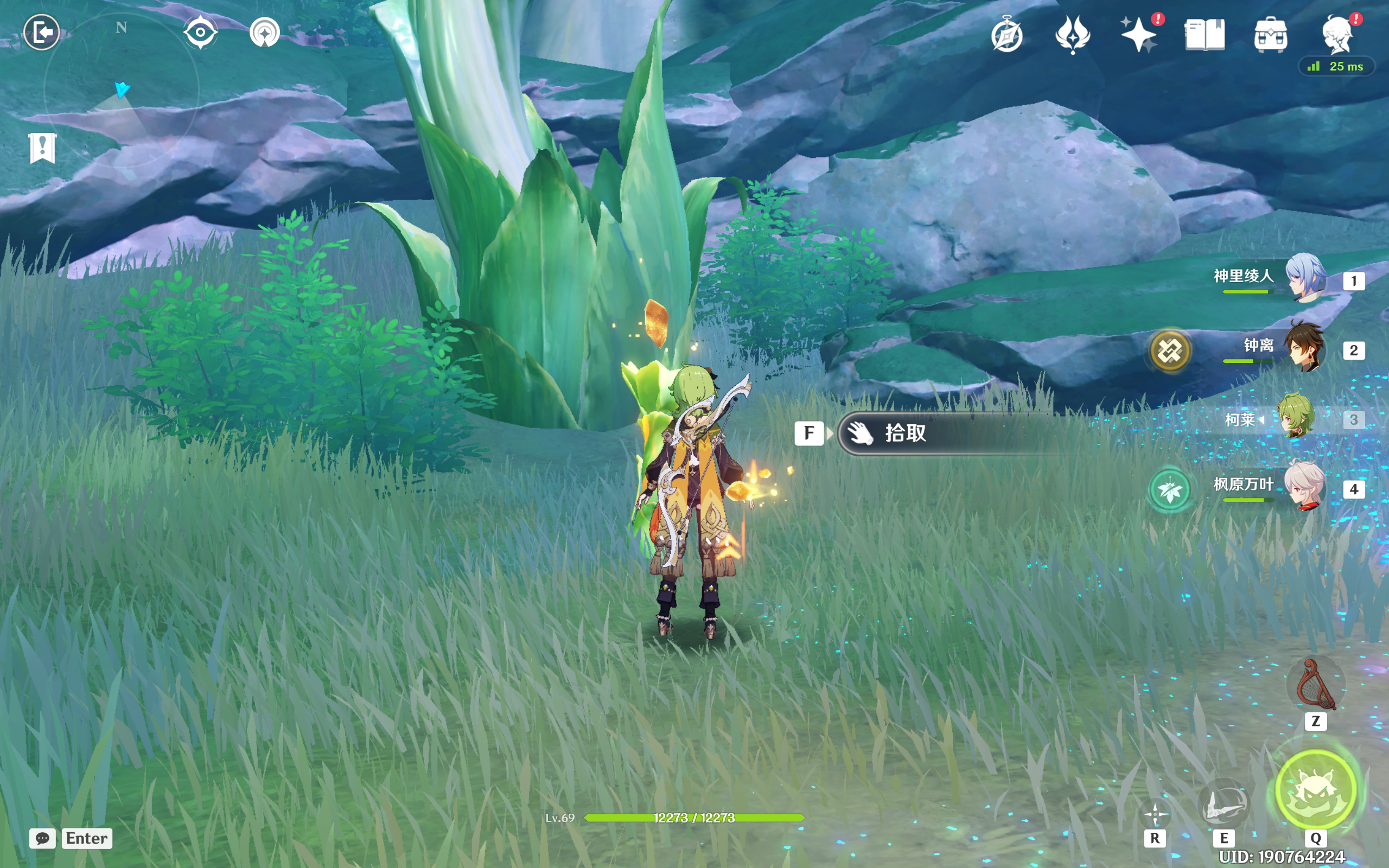Click the round arch icon beside the eye
Viewport: 1389px width, 868px height.
[x=265, y=33]
